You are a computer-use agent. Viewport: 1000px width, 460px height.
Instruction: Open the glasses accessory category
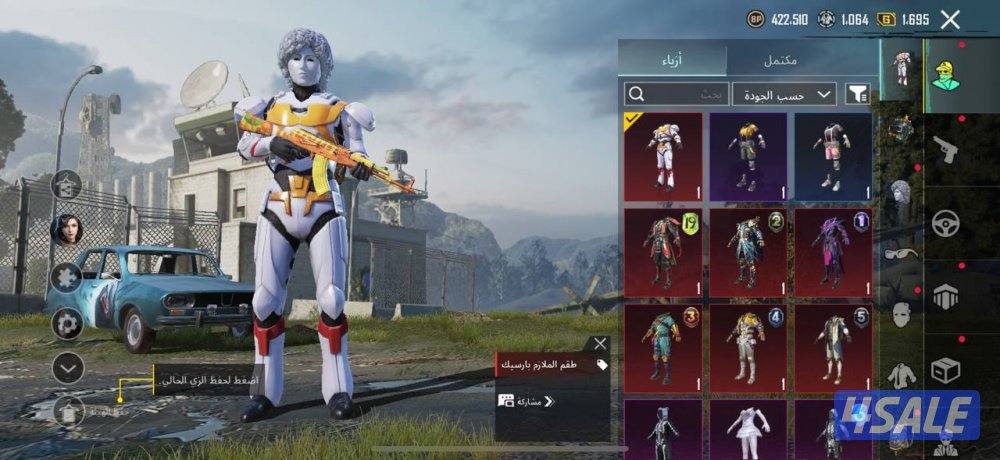(901, 253)
